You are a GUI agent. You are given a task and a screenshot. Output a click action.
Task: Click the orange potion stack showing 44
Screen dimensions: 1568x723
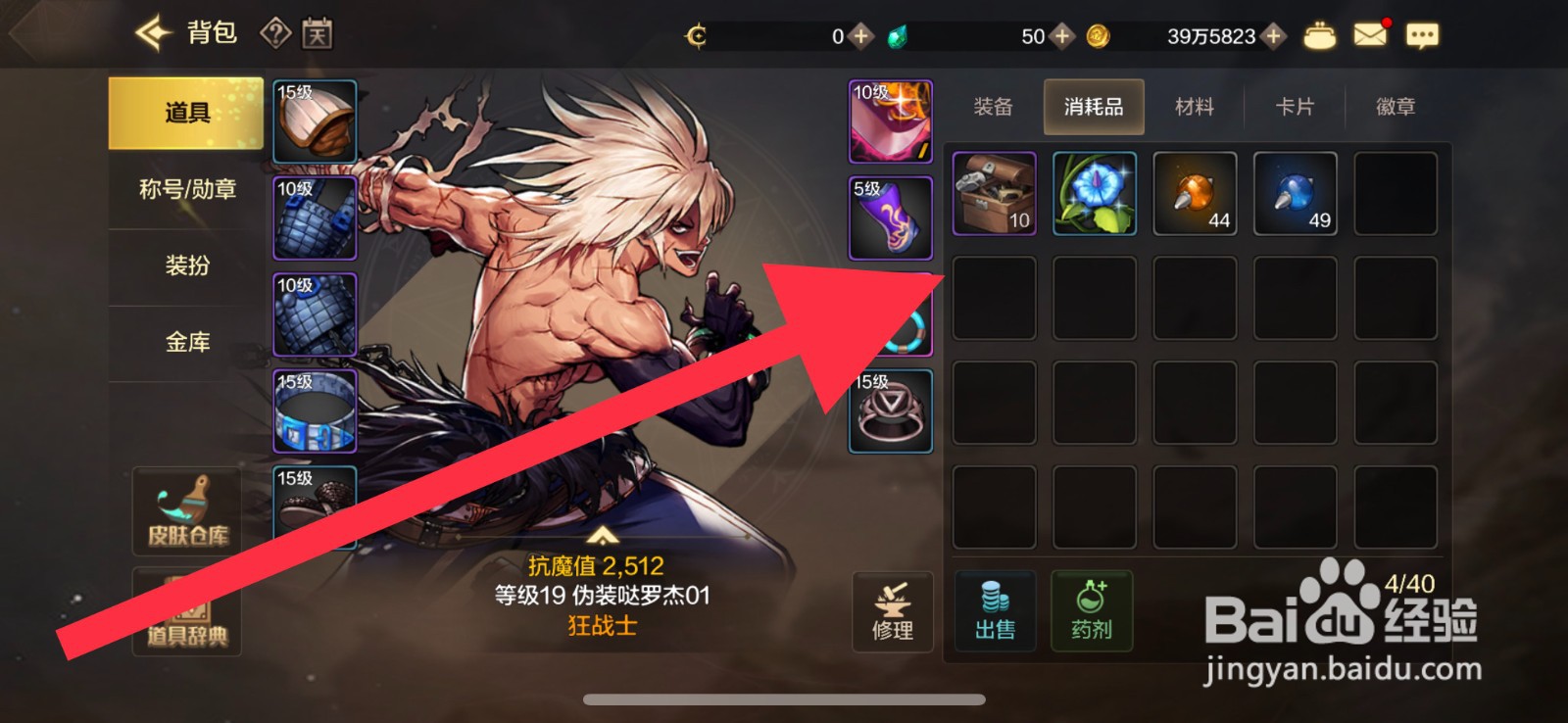pyautogui.click(x=1194, y=193)
